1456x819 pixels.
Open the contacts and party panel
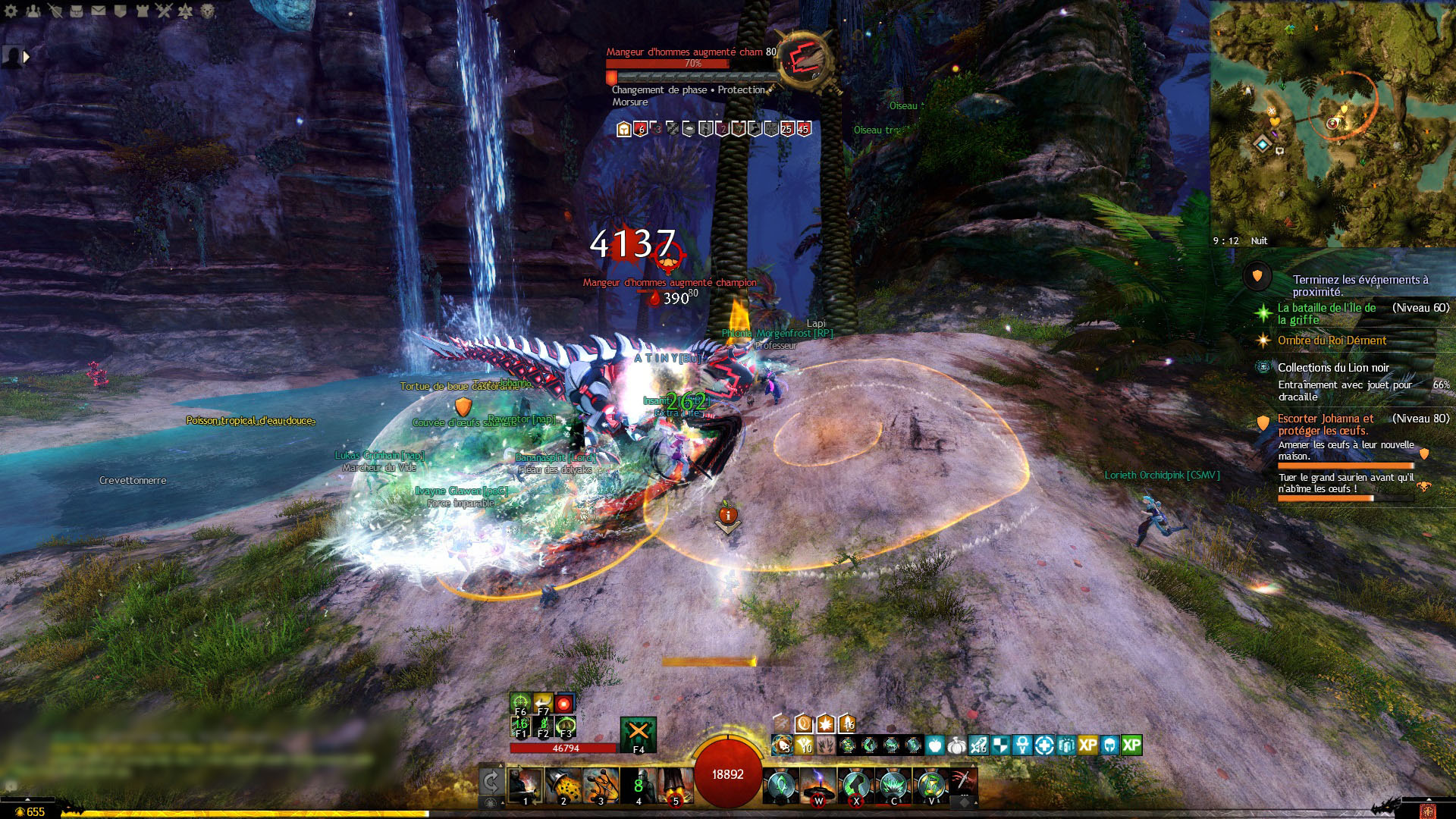33,11
